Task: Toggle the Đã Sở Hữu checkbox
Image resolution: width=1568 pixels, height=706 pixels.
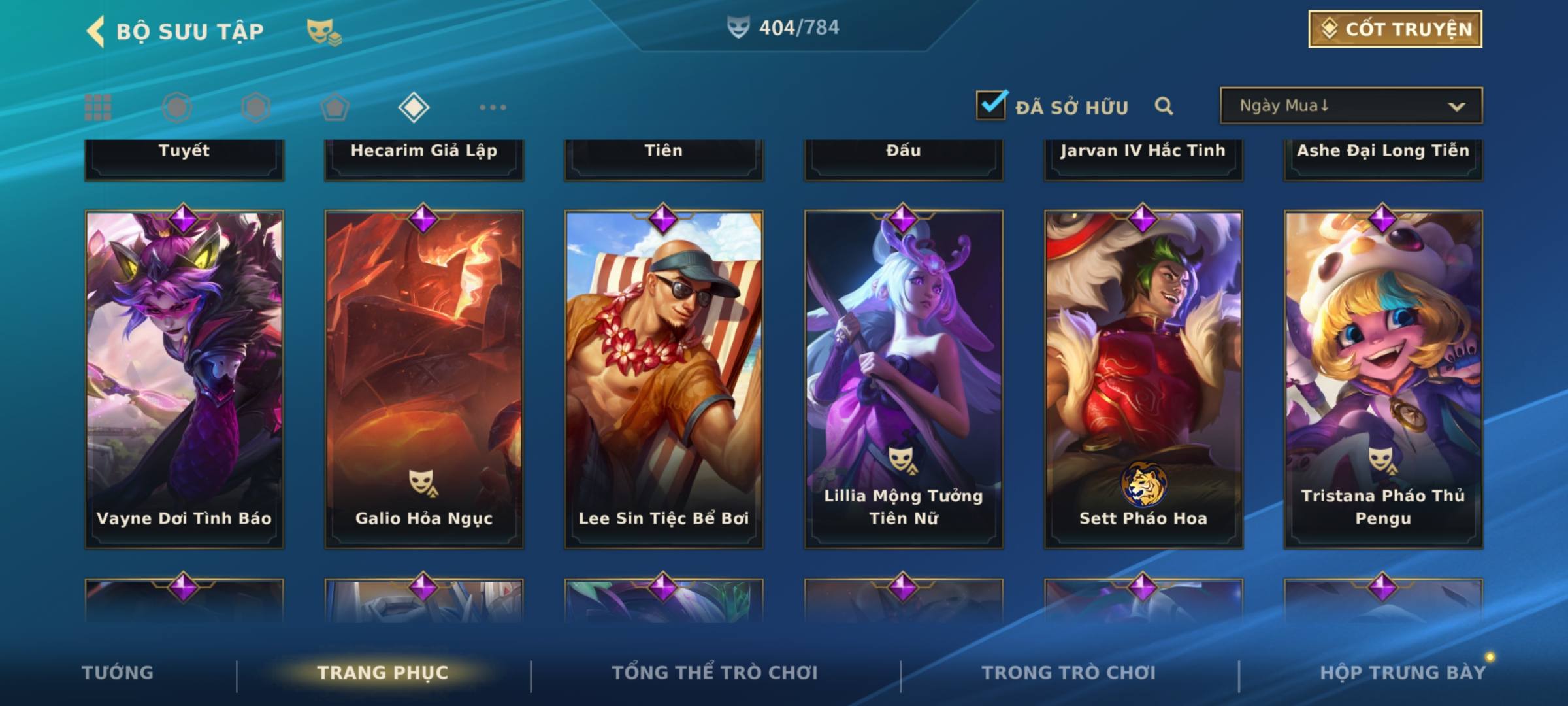Action: click(991, 105)
